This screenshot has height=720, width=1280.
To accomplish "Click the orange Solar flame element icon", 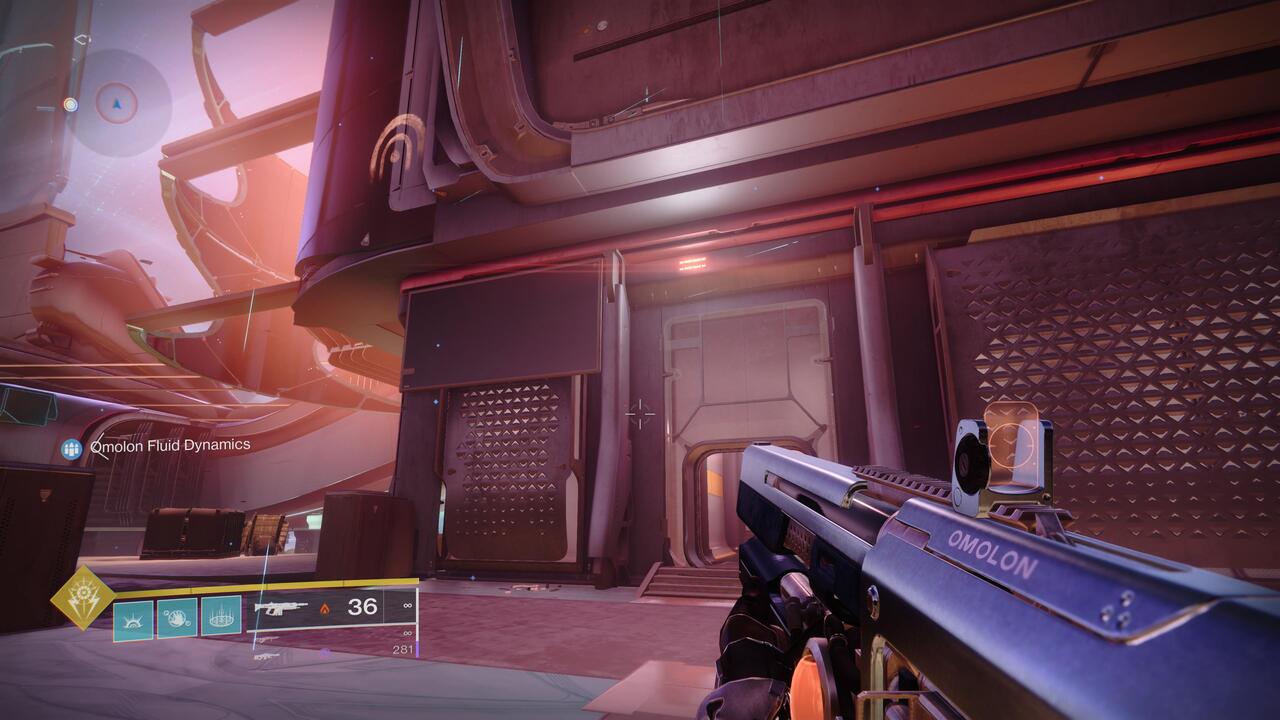I will [323, 610].
